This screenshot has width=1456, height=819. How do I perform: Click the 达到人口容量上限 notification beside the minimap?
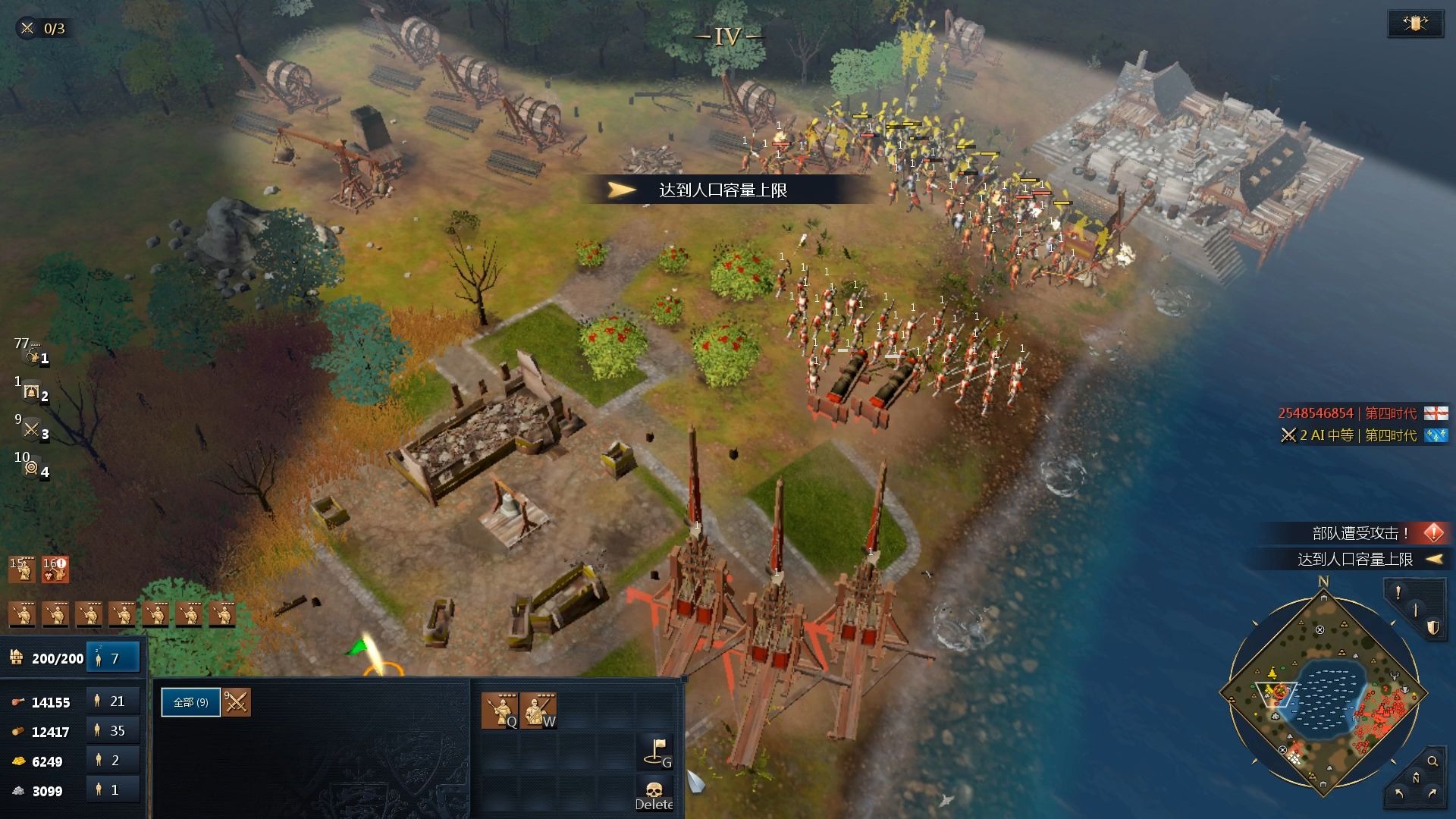pyautogui.click(x=1355, y=559)
